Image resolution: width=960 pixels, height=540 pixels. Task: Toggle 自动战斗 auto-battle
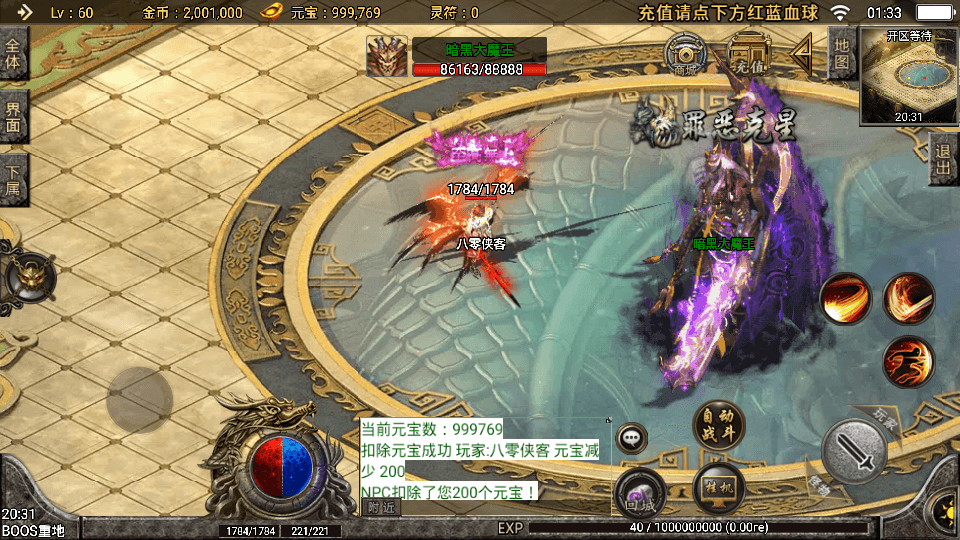tap(718, 425)
